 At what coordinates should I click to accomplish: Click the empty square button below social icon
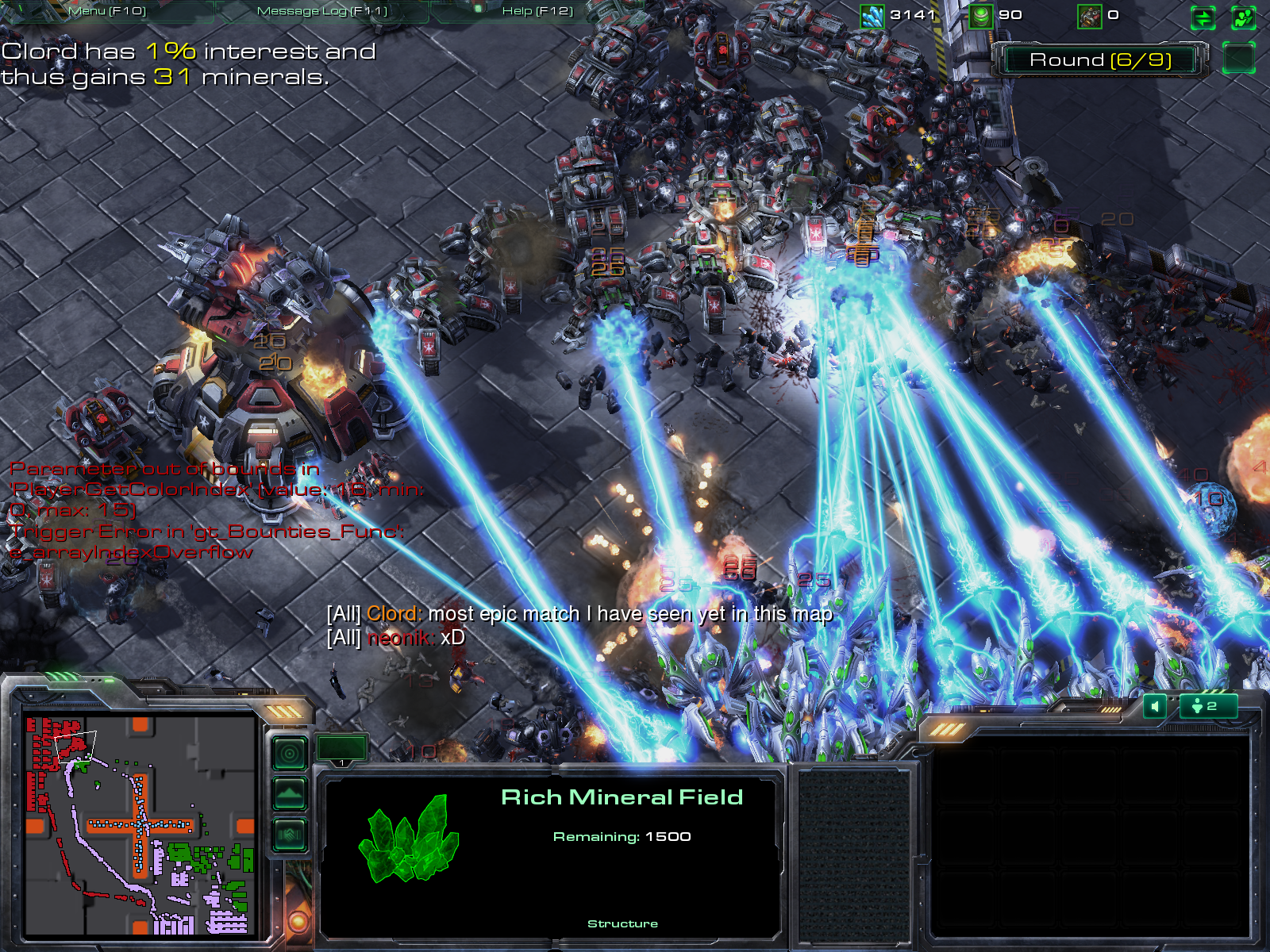coord(1238,58)
